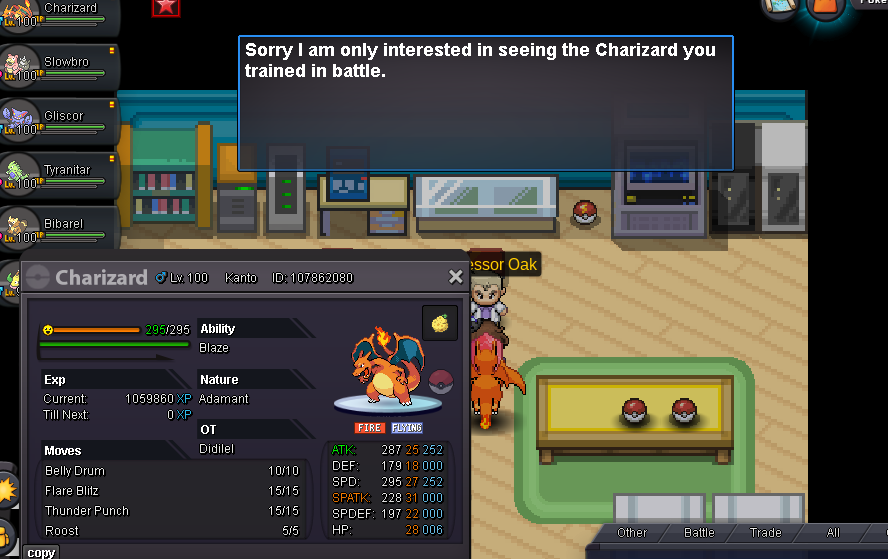The width and height of the screenshot is (888, 559).
Task: Click the red star icon
Action: 166,7
